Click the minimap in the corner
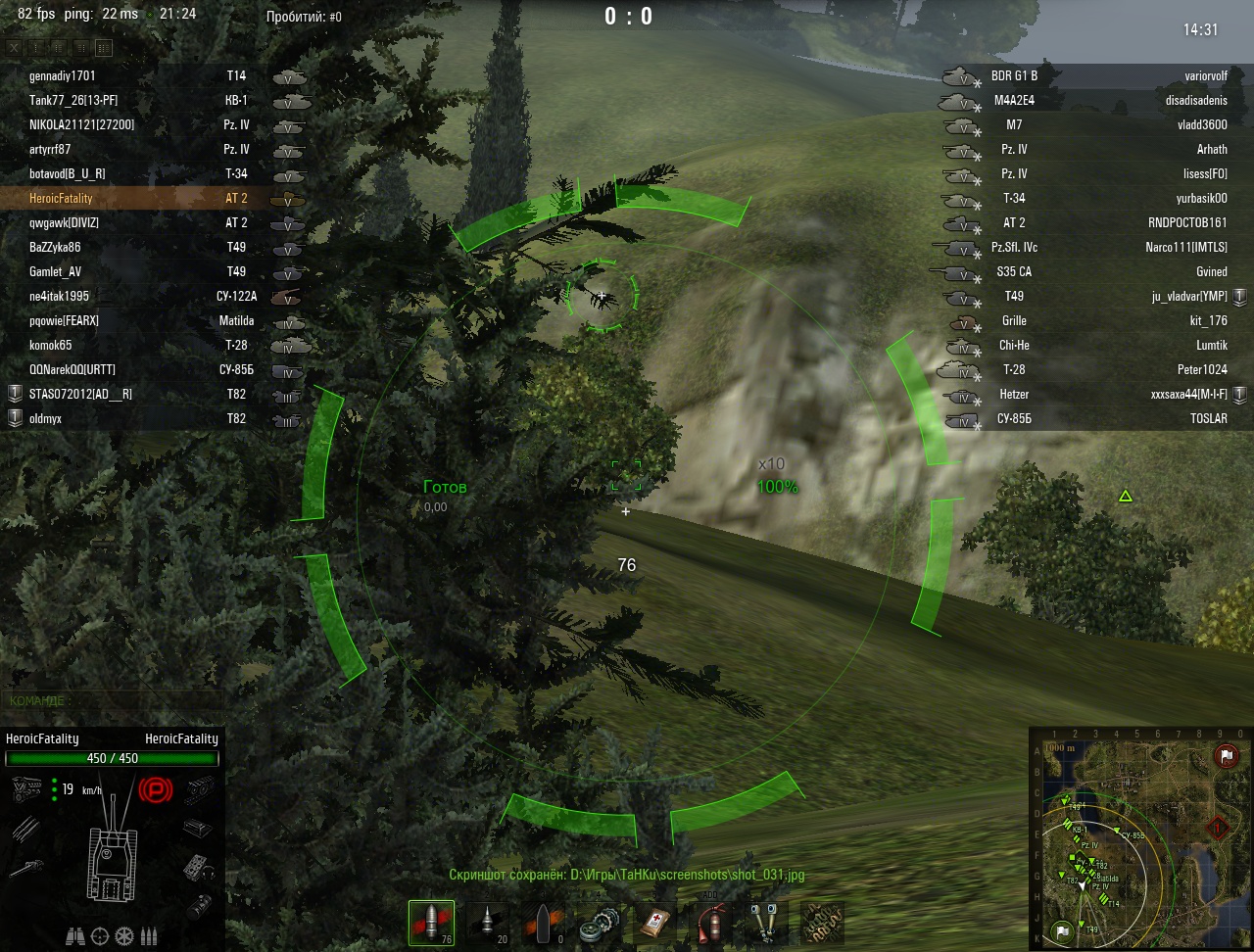Image resolution: width=1254 pixels, height=952 pixels. [1140, 837]
